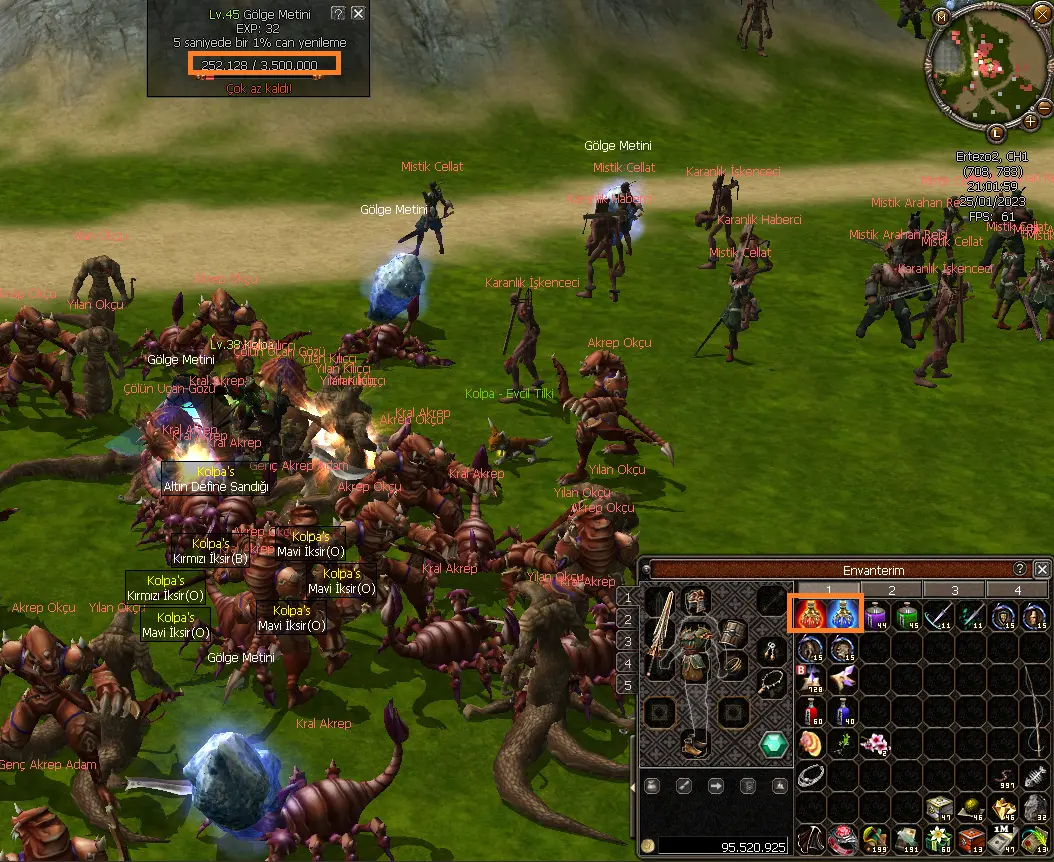
Task: Click the minimap's L button
Action: [x=997, y=133]
